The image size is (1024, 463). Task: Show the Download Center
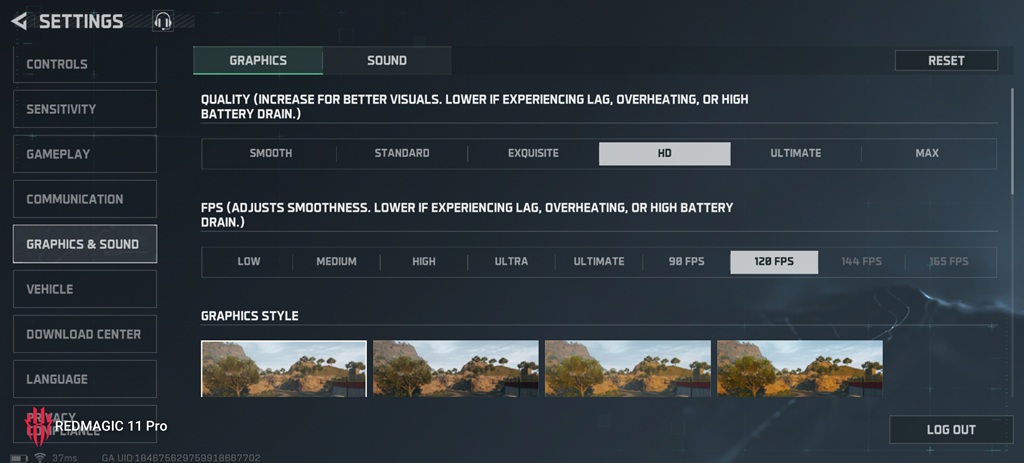pyautogui.click(x=84, y=334)
